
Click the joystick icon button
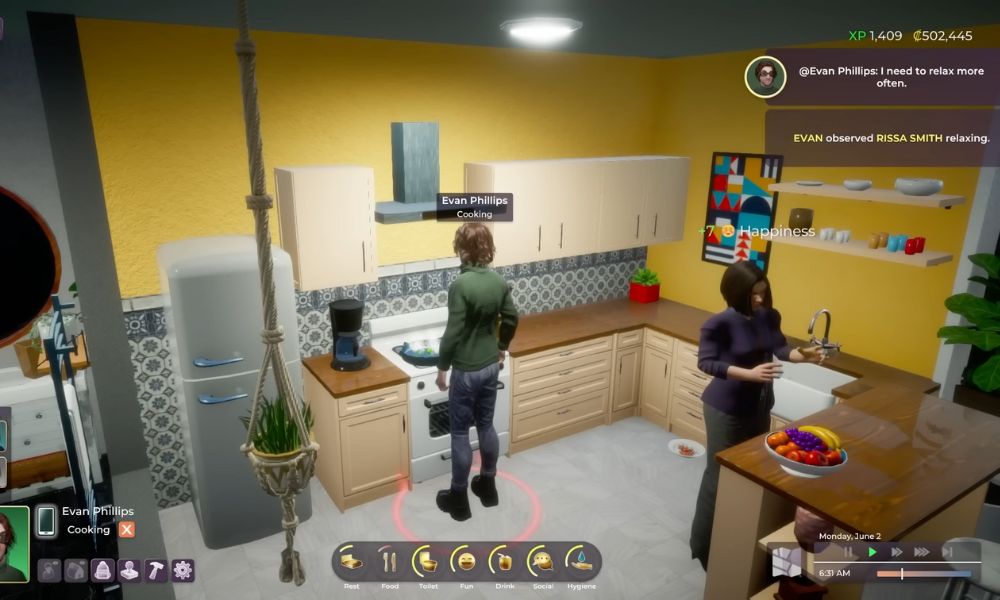pyautogui.click(x=129, y=570)
